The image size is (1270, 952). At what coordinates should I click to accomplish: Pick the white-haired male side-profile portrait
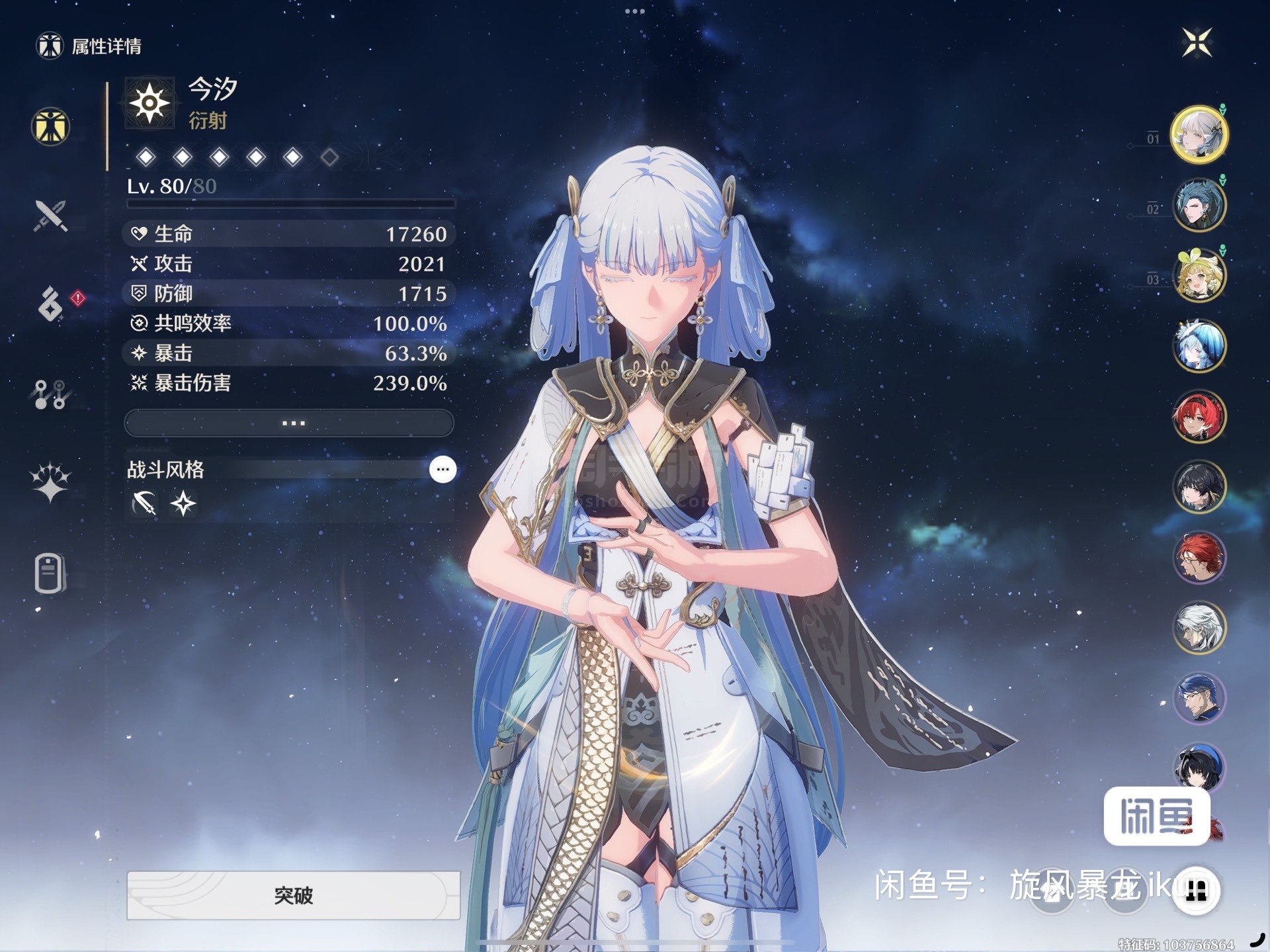[x=1199, y=627]
